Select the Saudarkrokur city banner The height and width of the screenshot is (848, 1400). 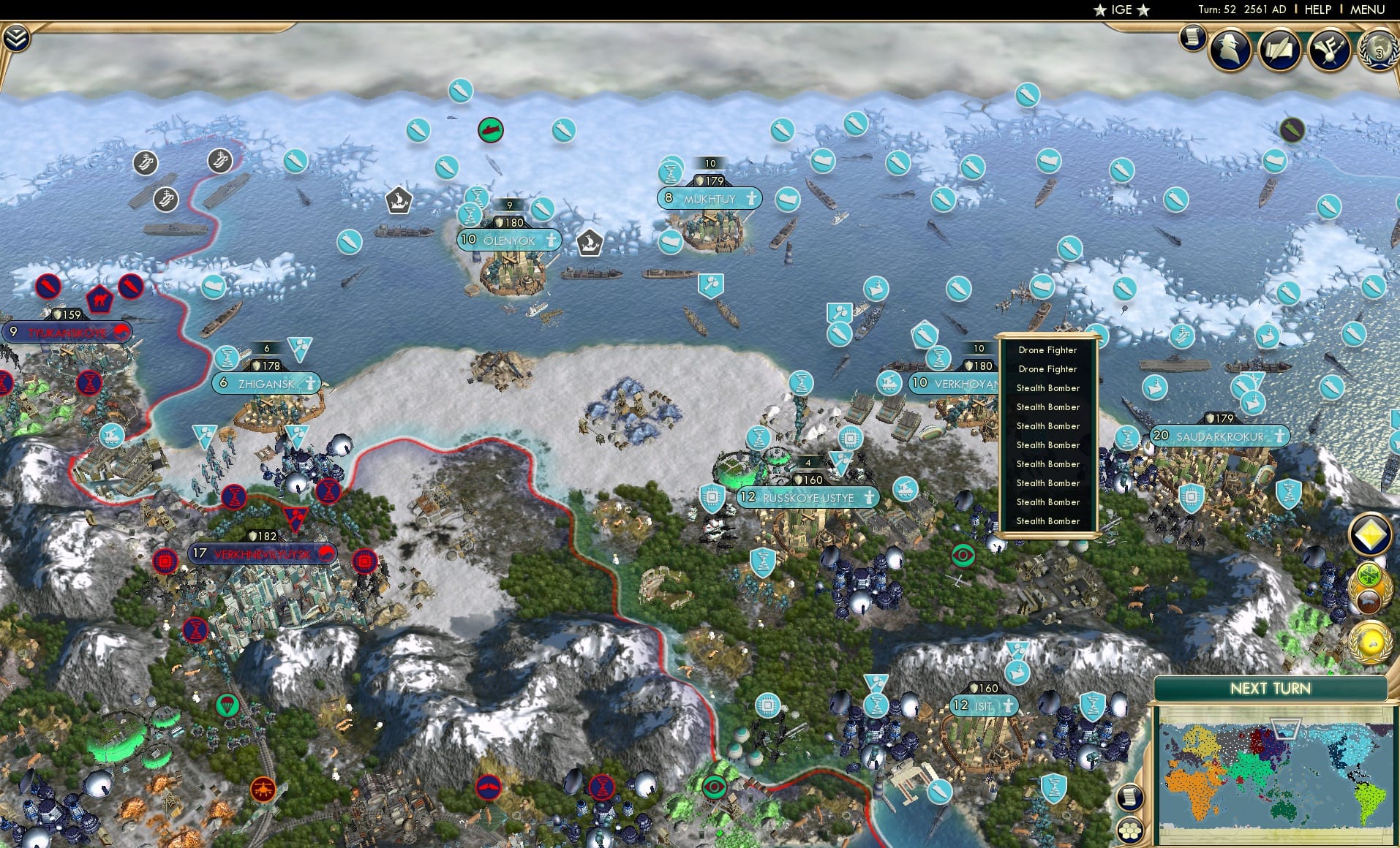[x=1220, y=436]
